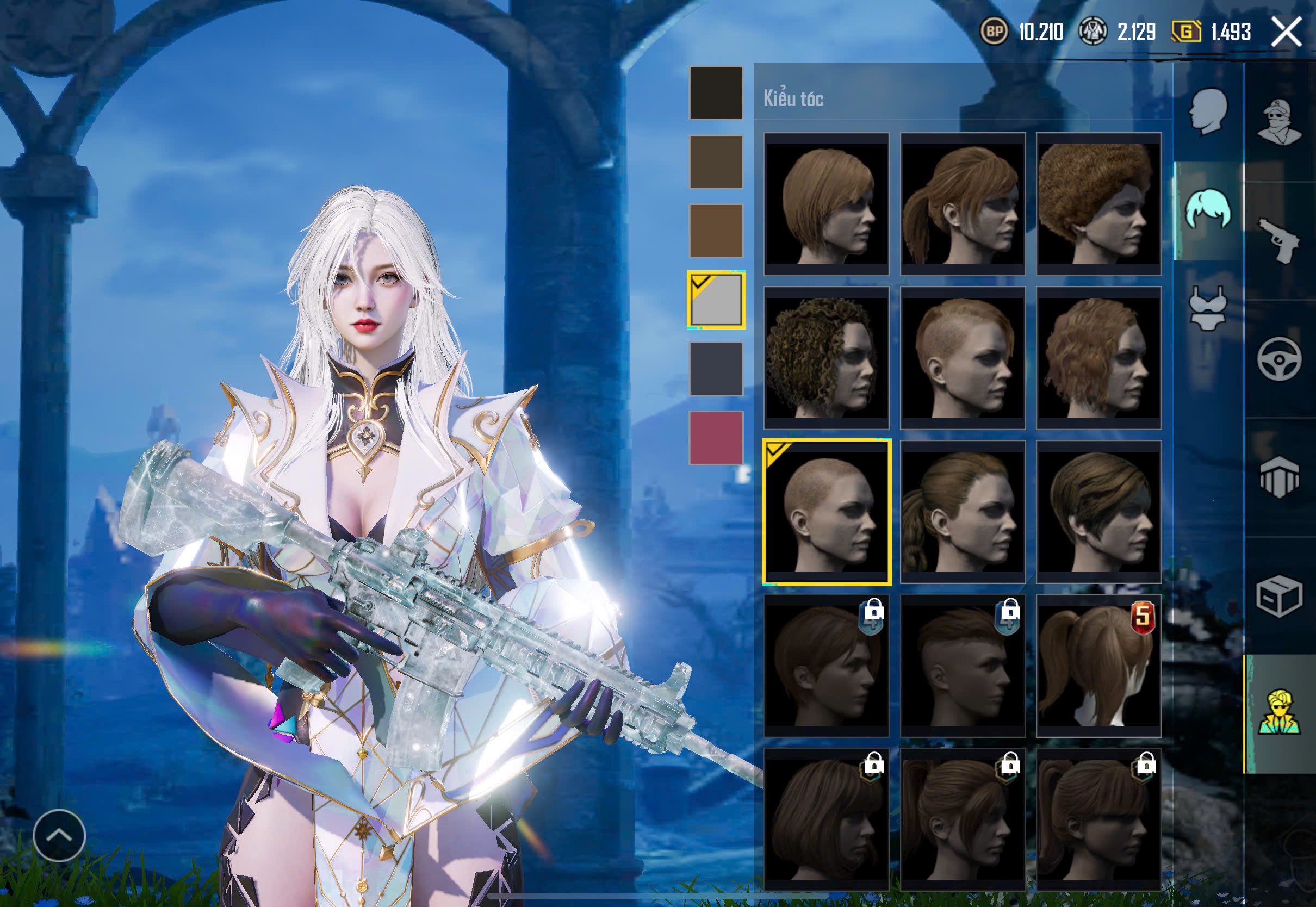Viewport: 1316px width, 907px height.
Task: Select the hairstyle with red 5 badge
Action: click(1098, 666)
